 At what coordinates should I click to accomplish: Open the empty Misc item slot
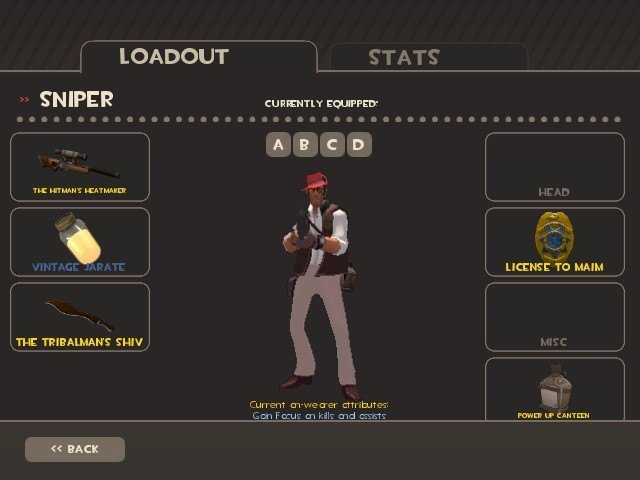click(553, 317)
